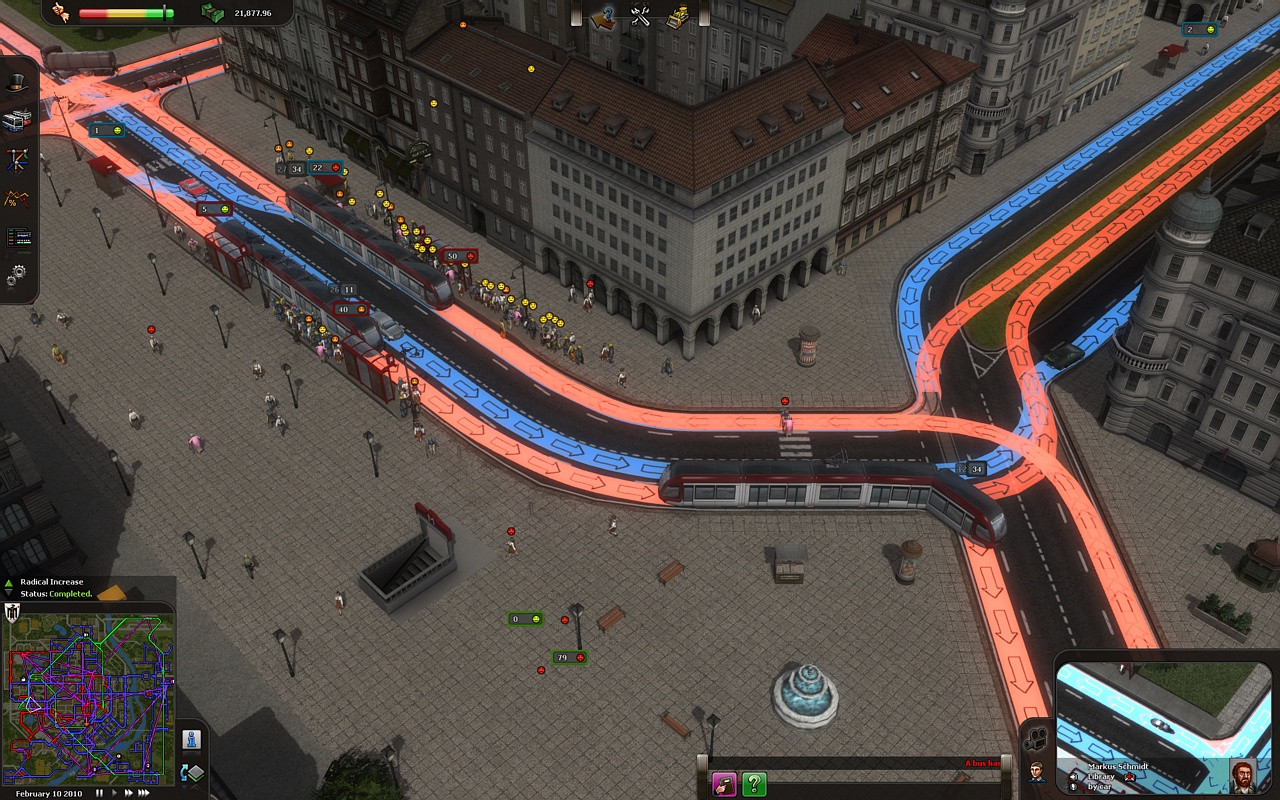Click the city minimap

click(x=89, y=700)
